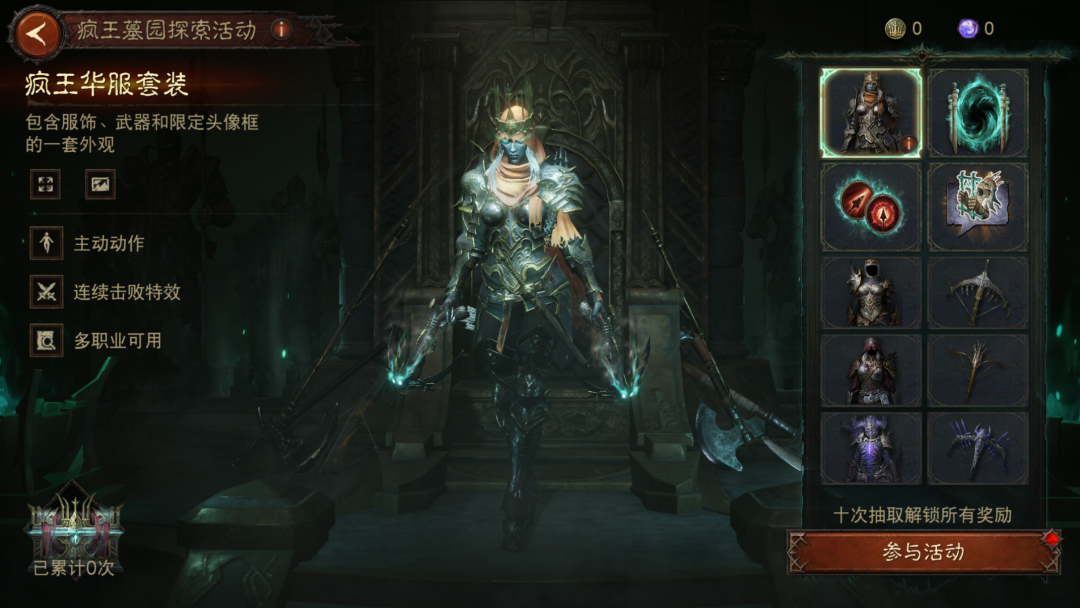Select the red arrow emblems reward

870,207
